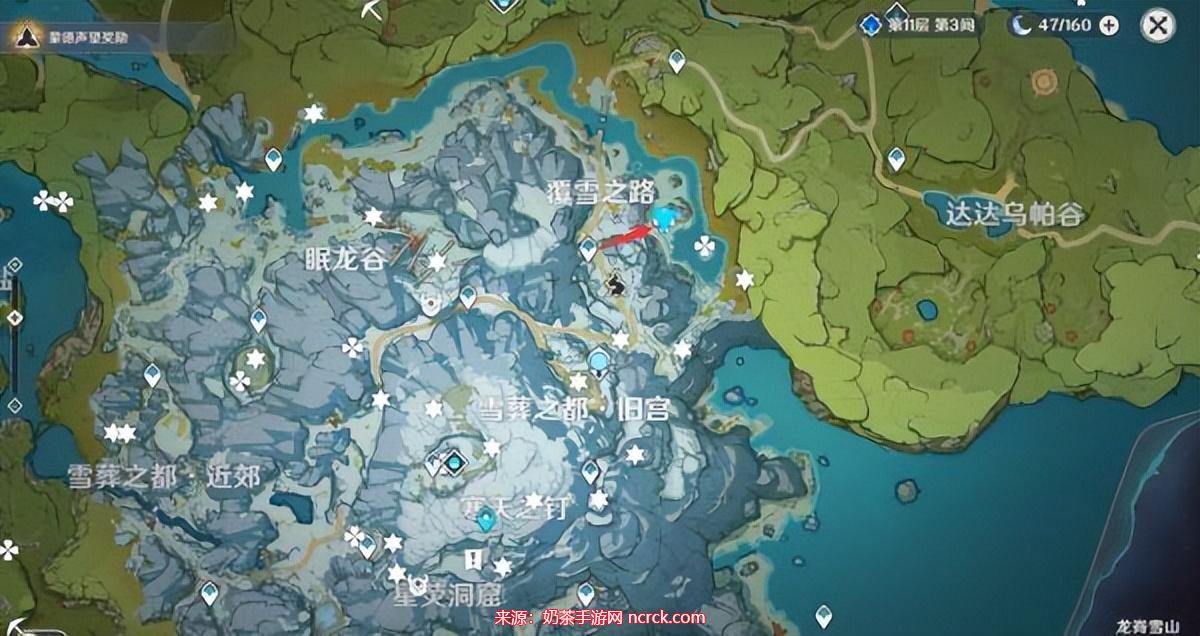Close the map with the X button
The height and width of the screenshot is (636, 1200).
click(x=1157, y=26)
